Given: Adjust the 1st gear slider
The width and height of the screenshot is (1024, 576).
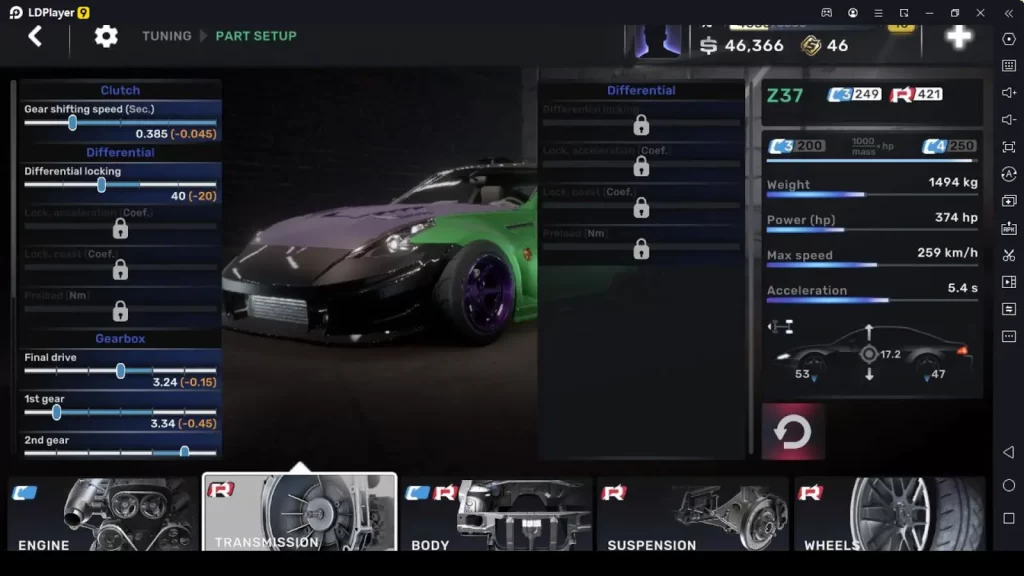Looking at the screenshot, I should [56, 411].
